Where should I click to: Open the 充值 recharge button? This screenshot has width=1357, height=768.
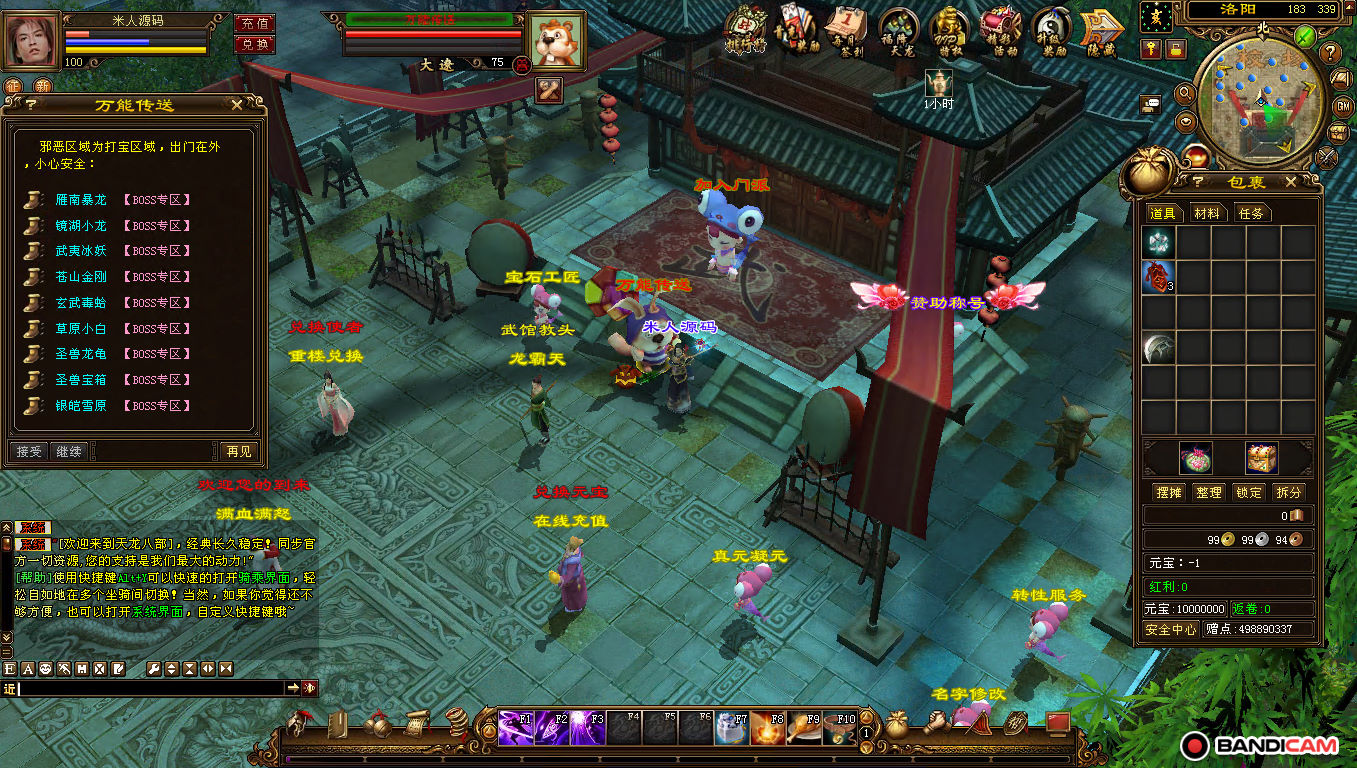point(254,23)
